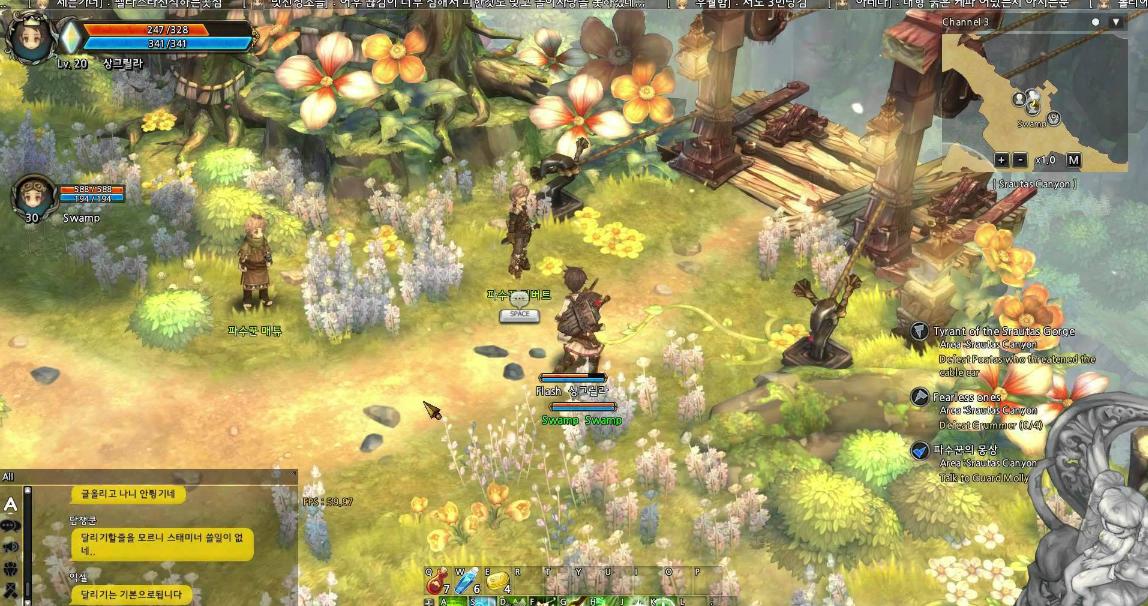Open the Channel 3 dropdown arrow
1148x606 pixels.
point(1117,22)
